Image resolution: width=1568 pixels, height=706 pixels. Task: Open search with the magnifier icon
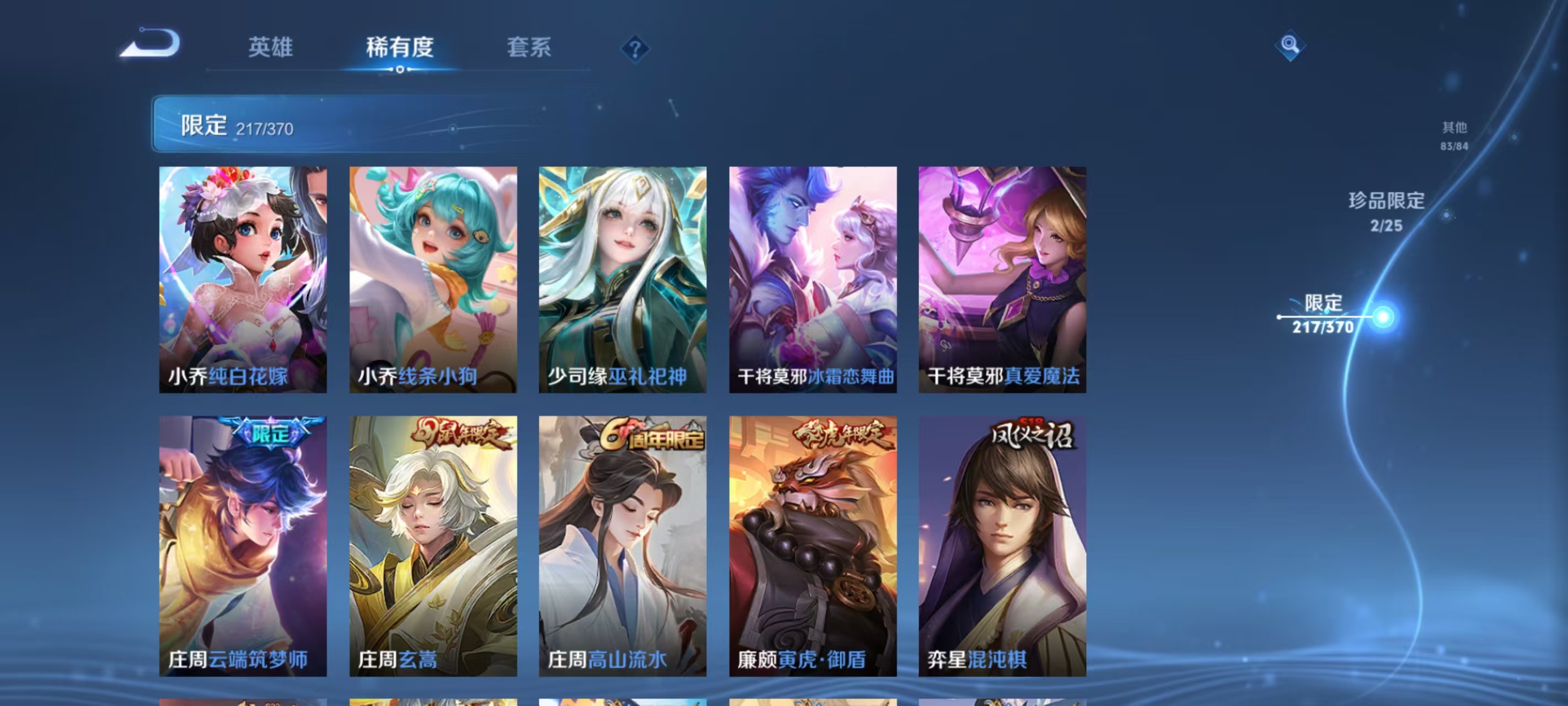[x=1291, y=46]
